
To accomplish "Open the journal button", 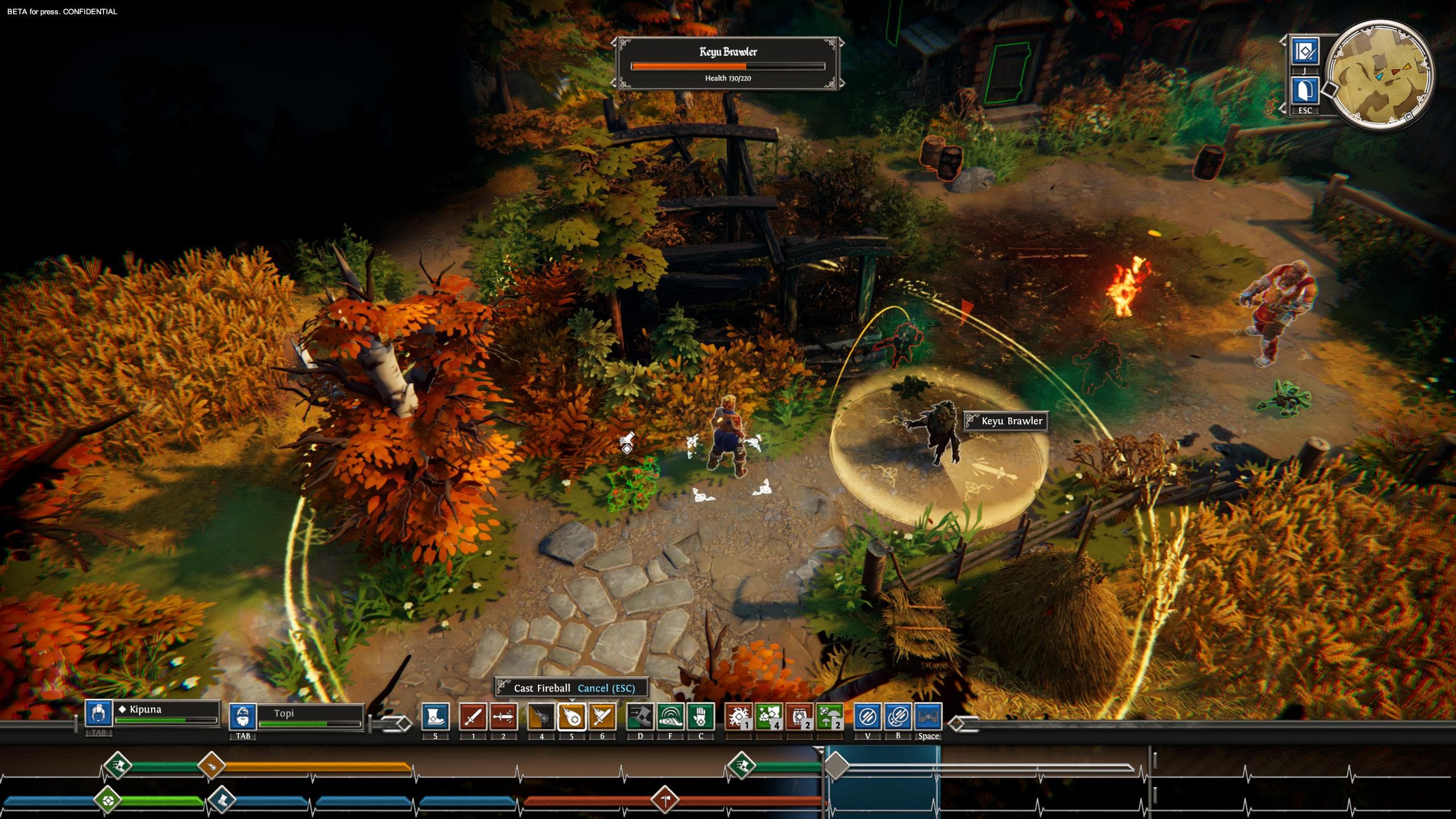I will tap(1305, 52).
